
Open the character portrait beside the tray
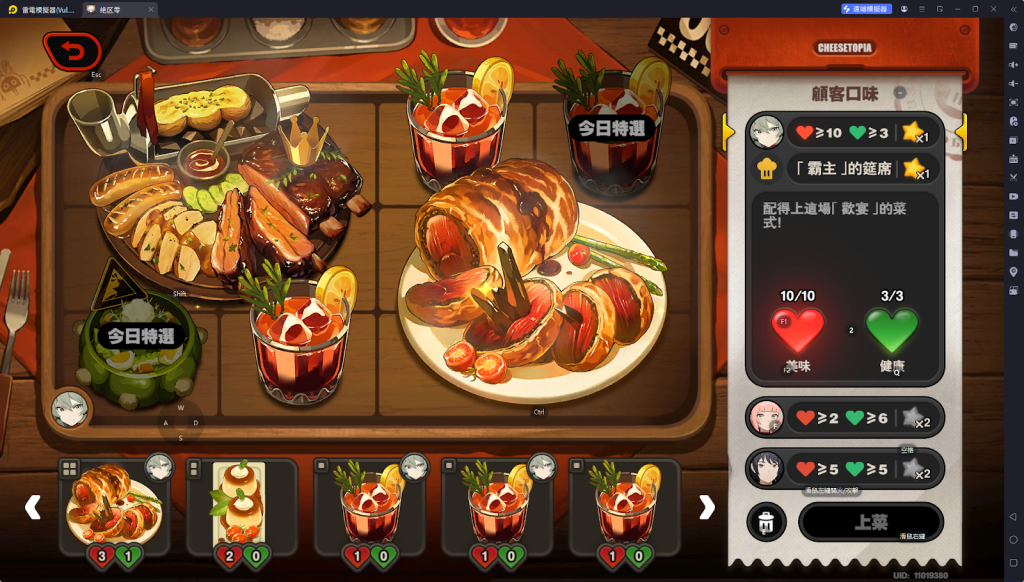pos(71,408)
